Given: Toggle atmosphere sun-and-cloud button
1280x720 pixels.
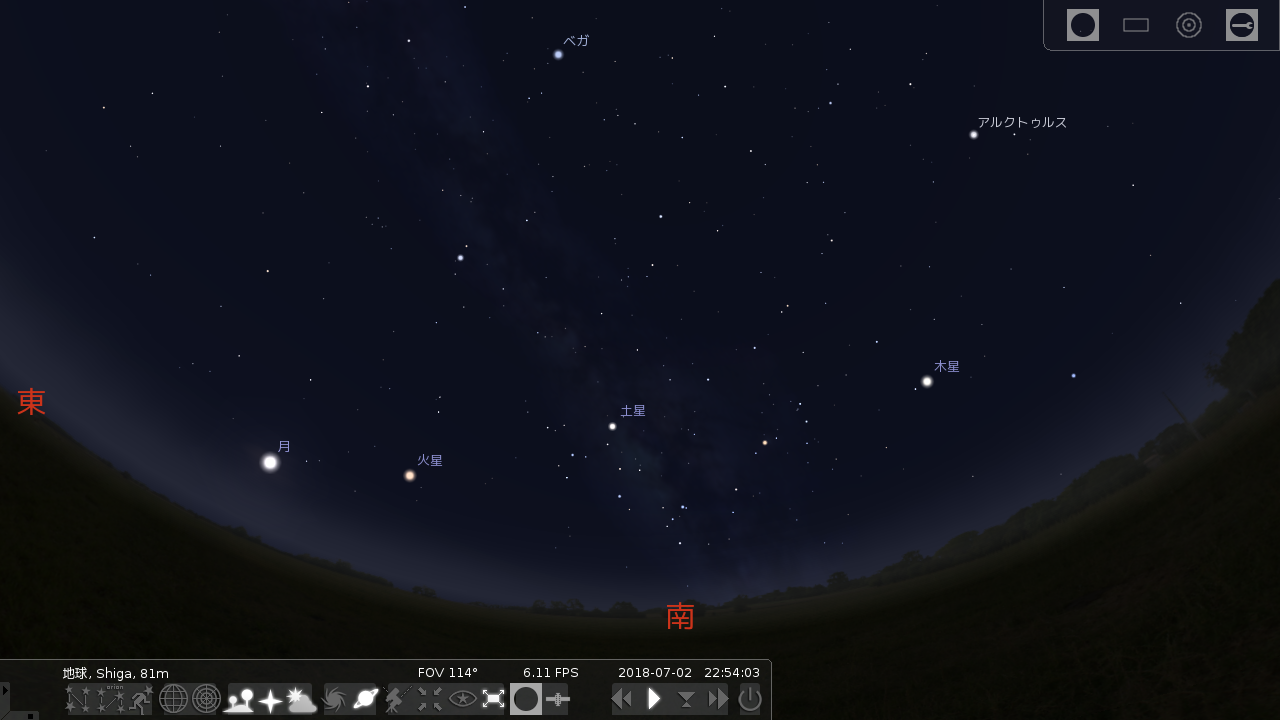Looking at the screenshot, I should (302, 699).
